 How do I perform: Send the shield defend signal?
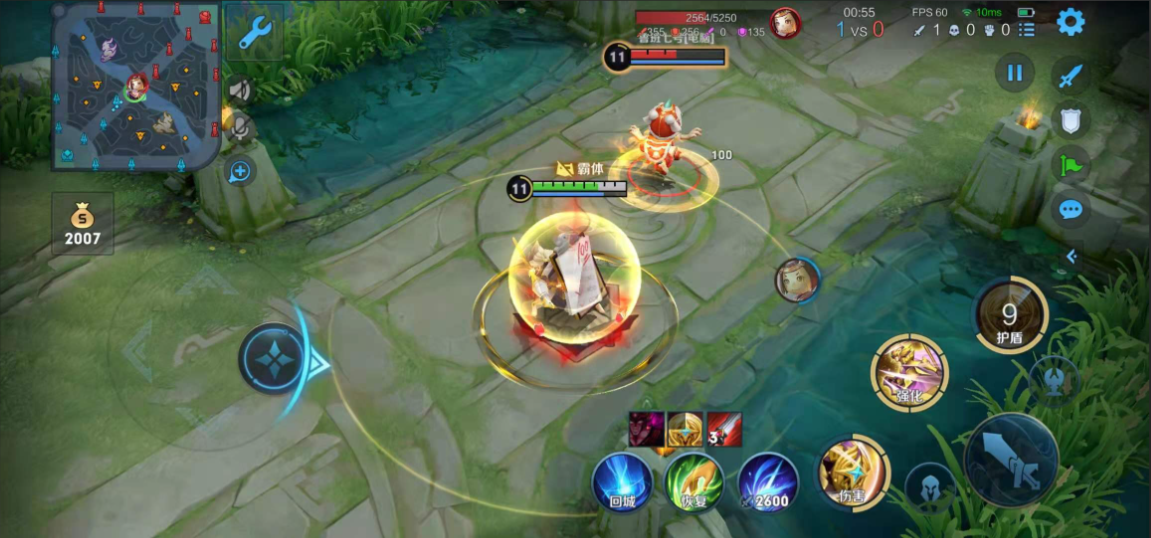pos(1071,121)
